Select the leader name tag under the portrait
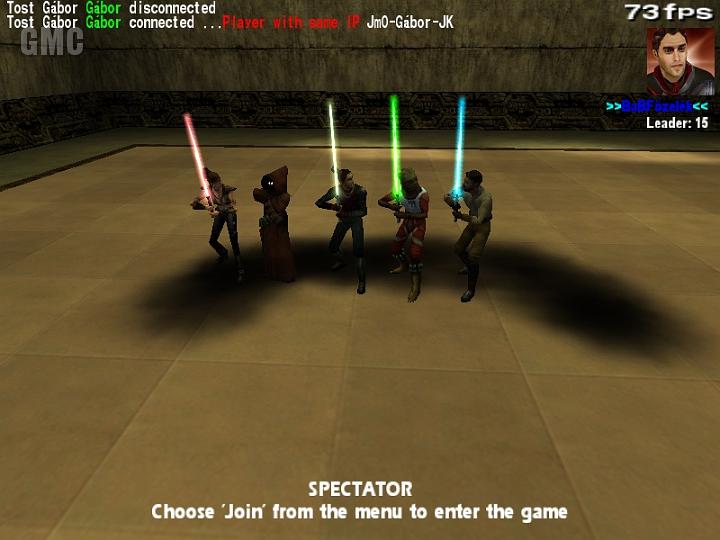 pos(657,106)
